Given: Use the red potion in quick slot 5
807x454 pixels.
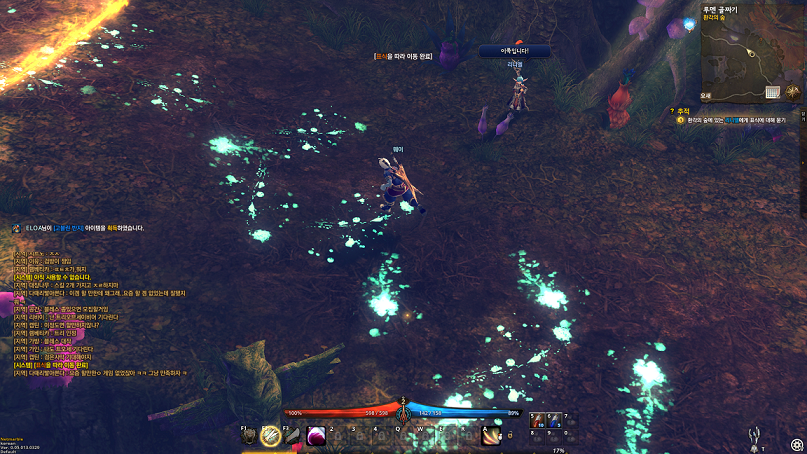Looking at the screenshot, I should [538, 421].
